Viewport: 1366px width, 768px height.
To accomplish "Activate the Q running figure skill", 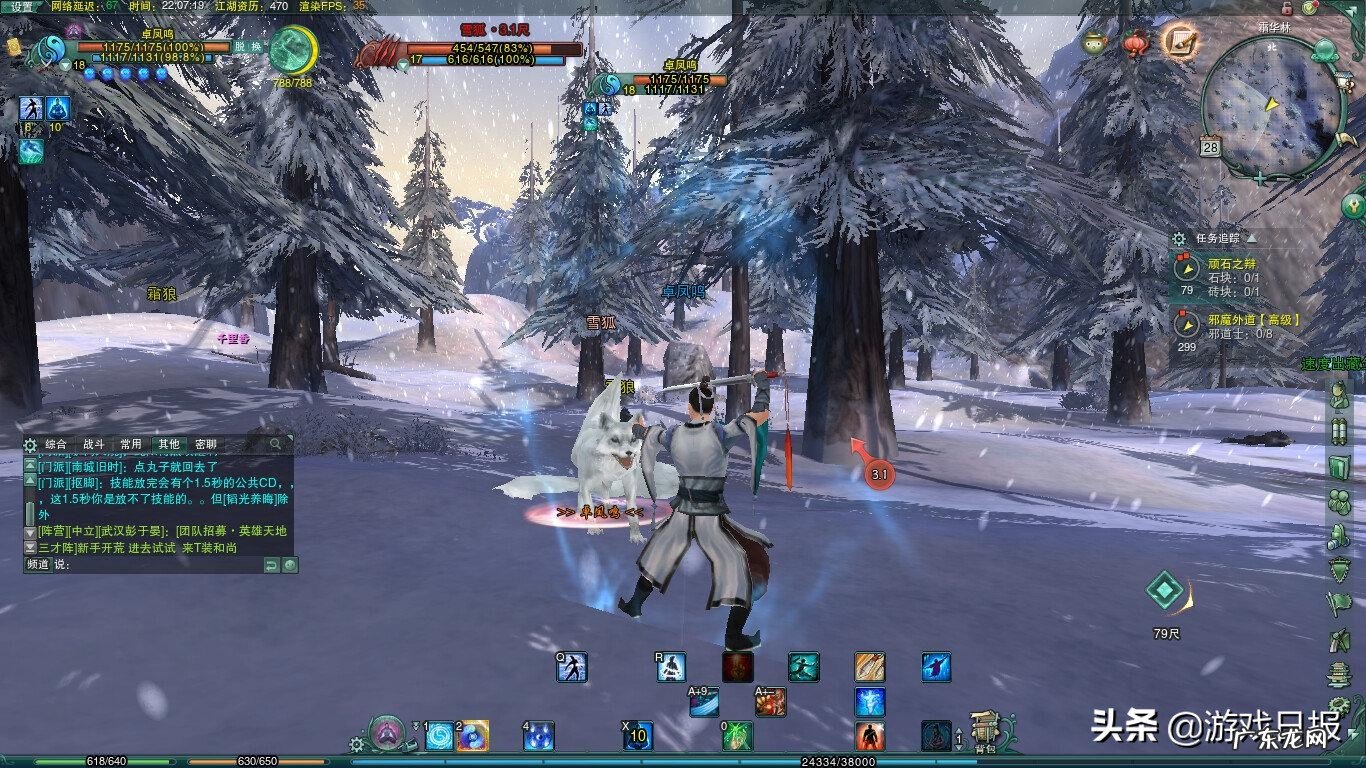I will (x=572, y=667).
